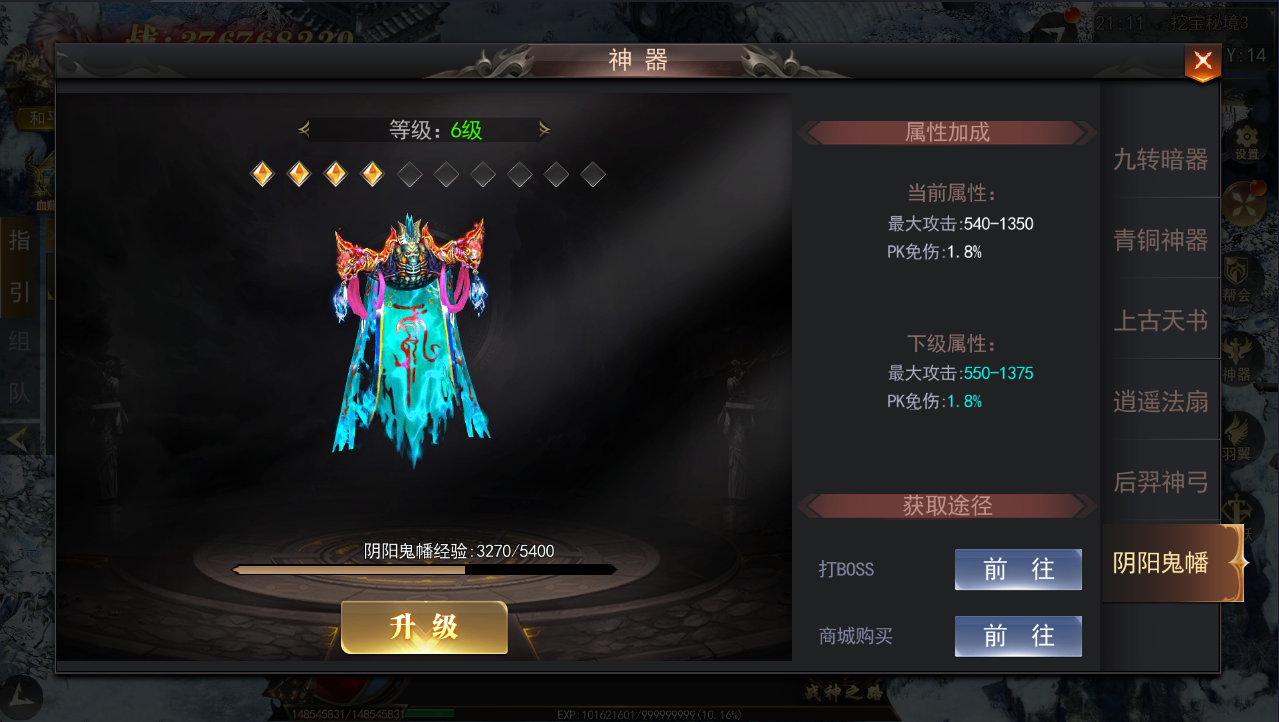This screenshot has height=722, width=1279.
Task: Select the 青铜神器 tab
Action: pos(1160,240)
